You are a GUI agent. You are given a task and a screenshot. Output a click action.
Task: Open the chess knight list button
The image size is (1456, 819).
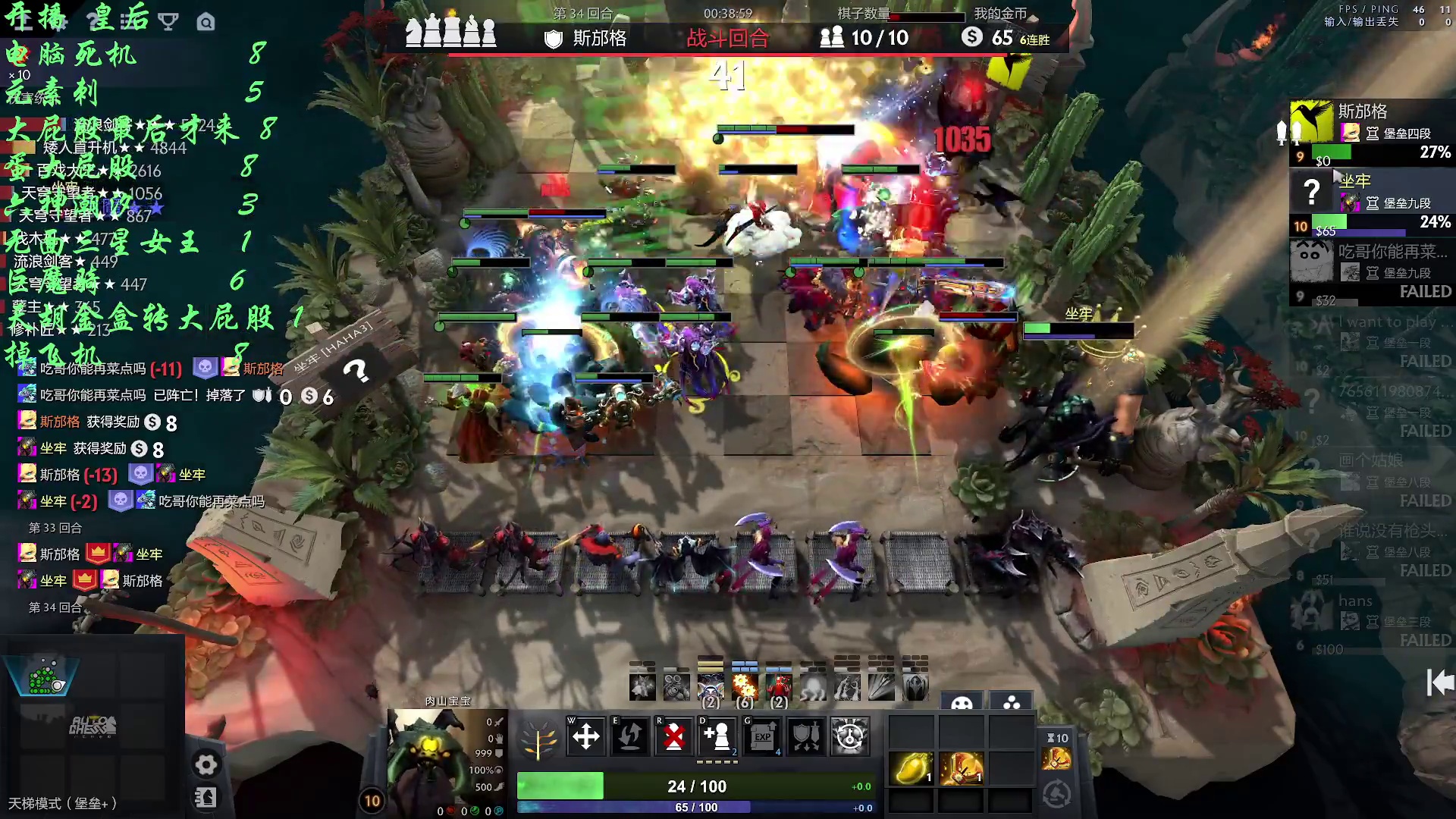[x=206, y=798]
